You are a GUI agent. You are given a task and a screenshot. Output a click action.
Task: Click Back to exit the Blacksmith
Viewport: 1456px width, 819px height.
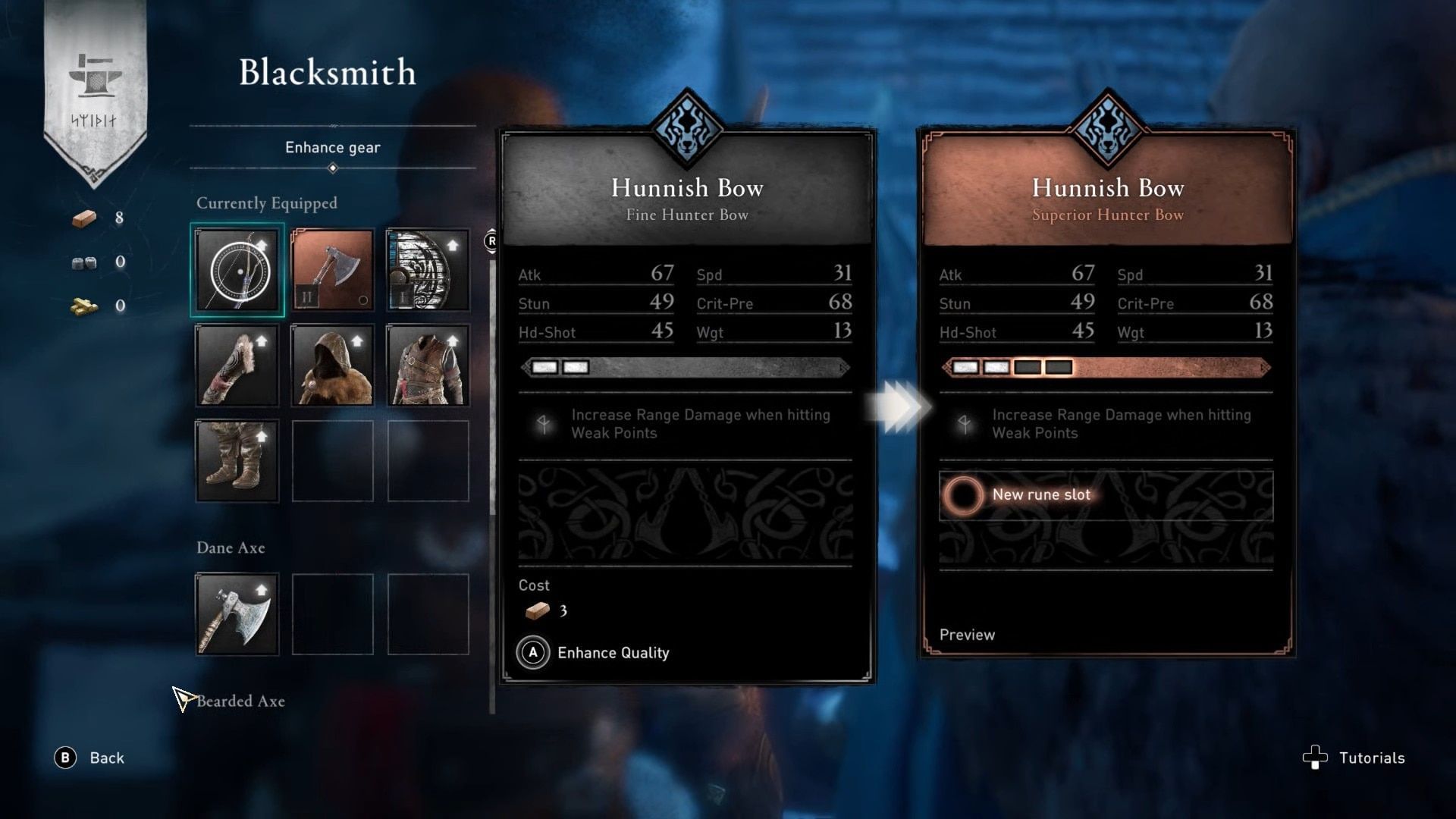coord(95,758)
